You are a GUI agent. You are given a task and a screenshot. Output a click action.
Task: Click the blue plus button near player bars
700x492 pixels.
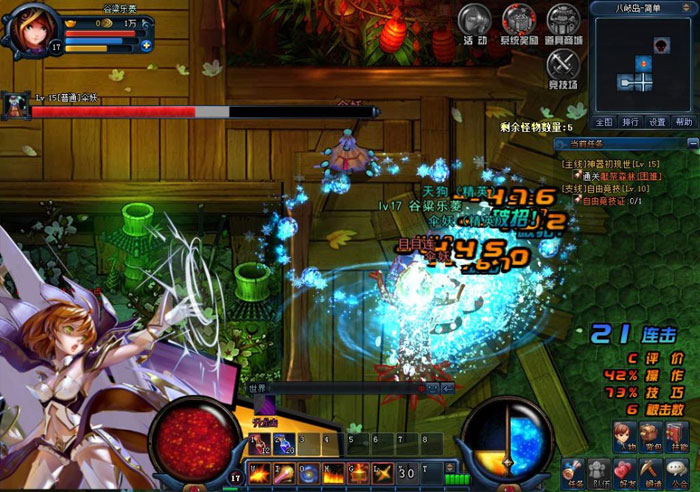(x=146, y=45)
